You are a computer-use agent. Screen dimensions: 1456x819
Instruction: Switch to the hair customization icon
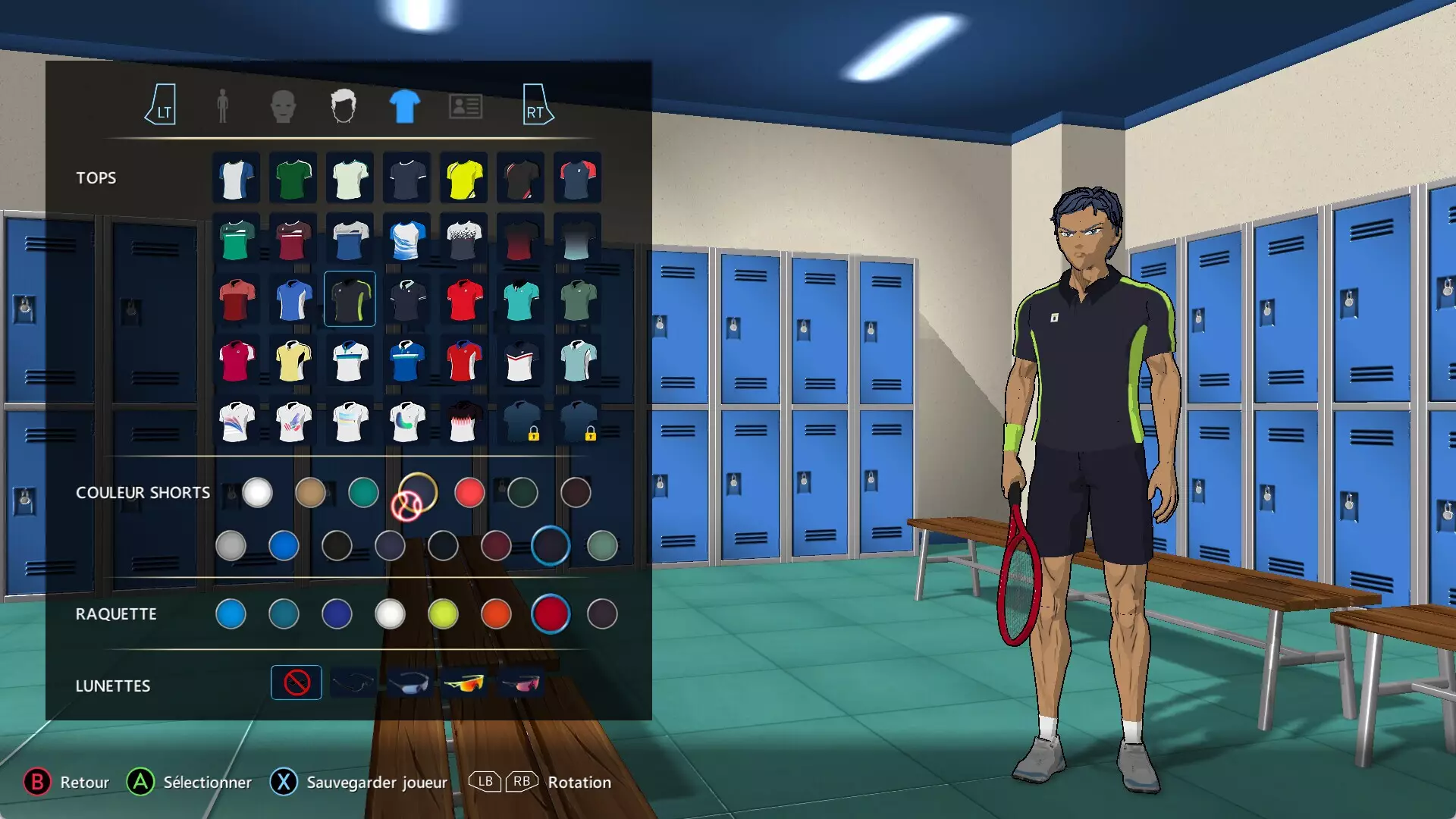point(345,105)
